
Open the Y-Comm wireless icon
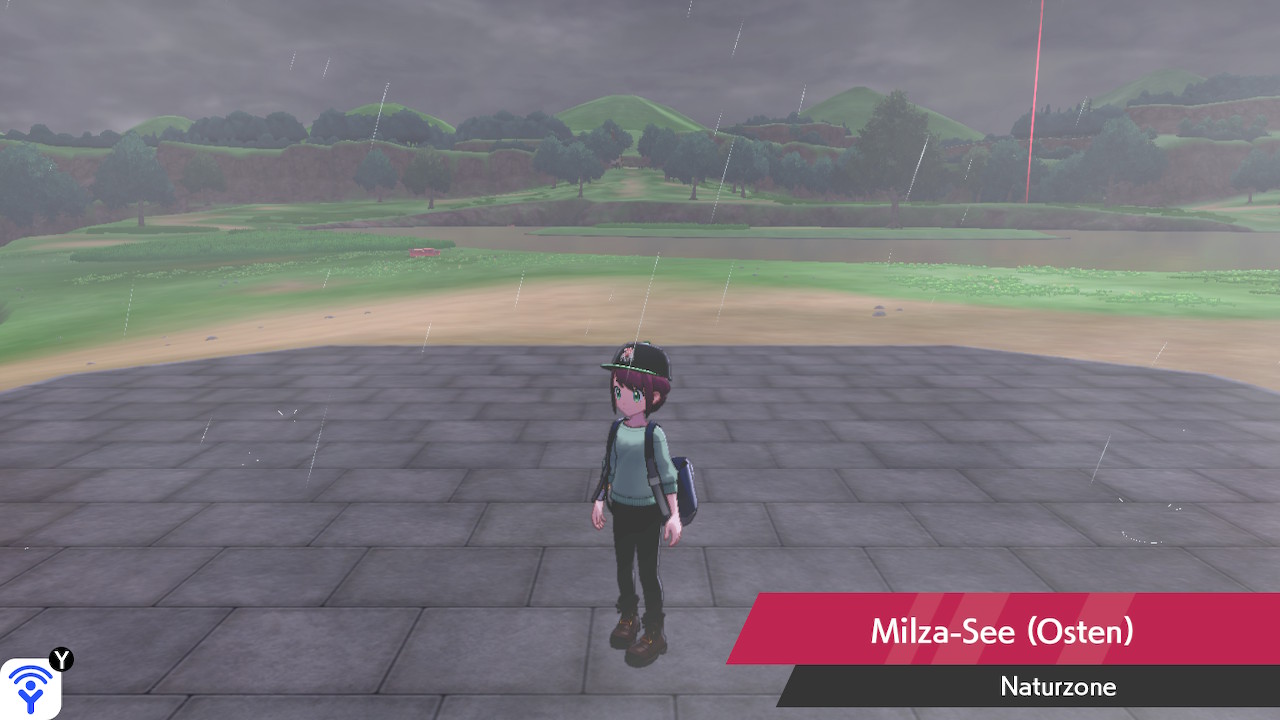31,688
